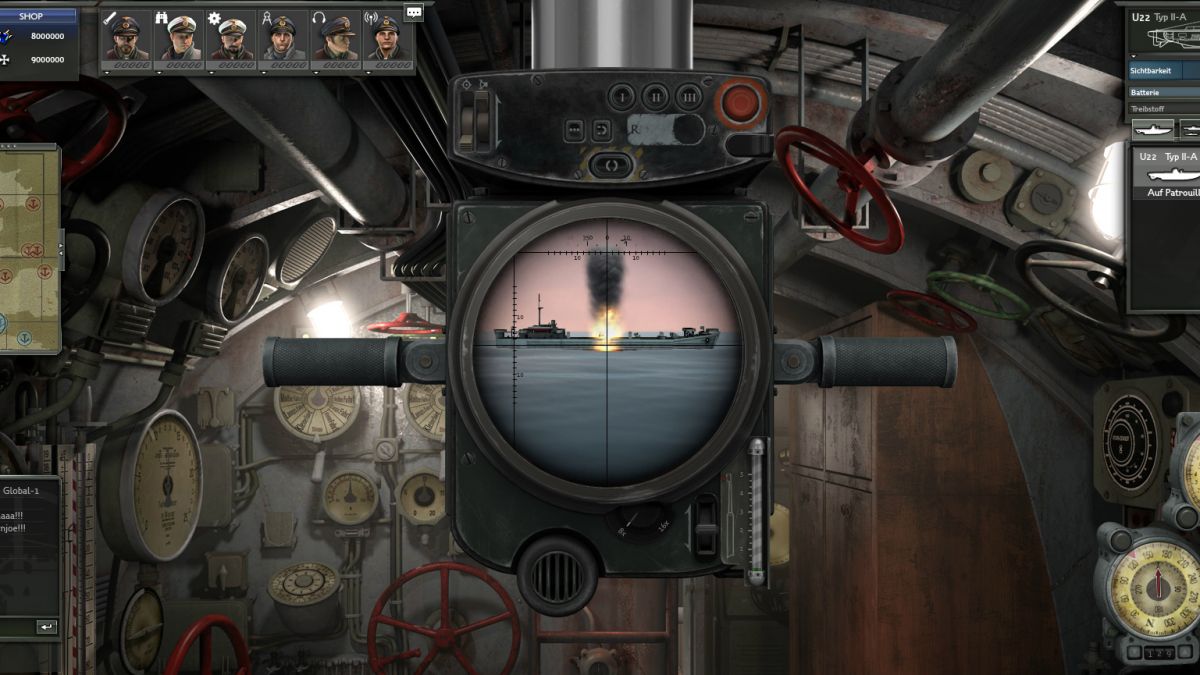This screenshot has width=1200, height=675.
Task: Select the compass navigator officer portrait
Action: coord(283,40)
